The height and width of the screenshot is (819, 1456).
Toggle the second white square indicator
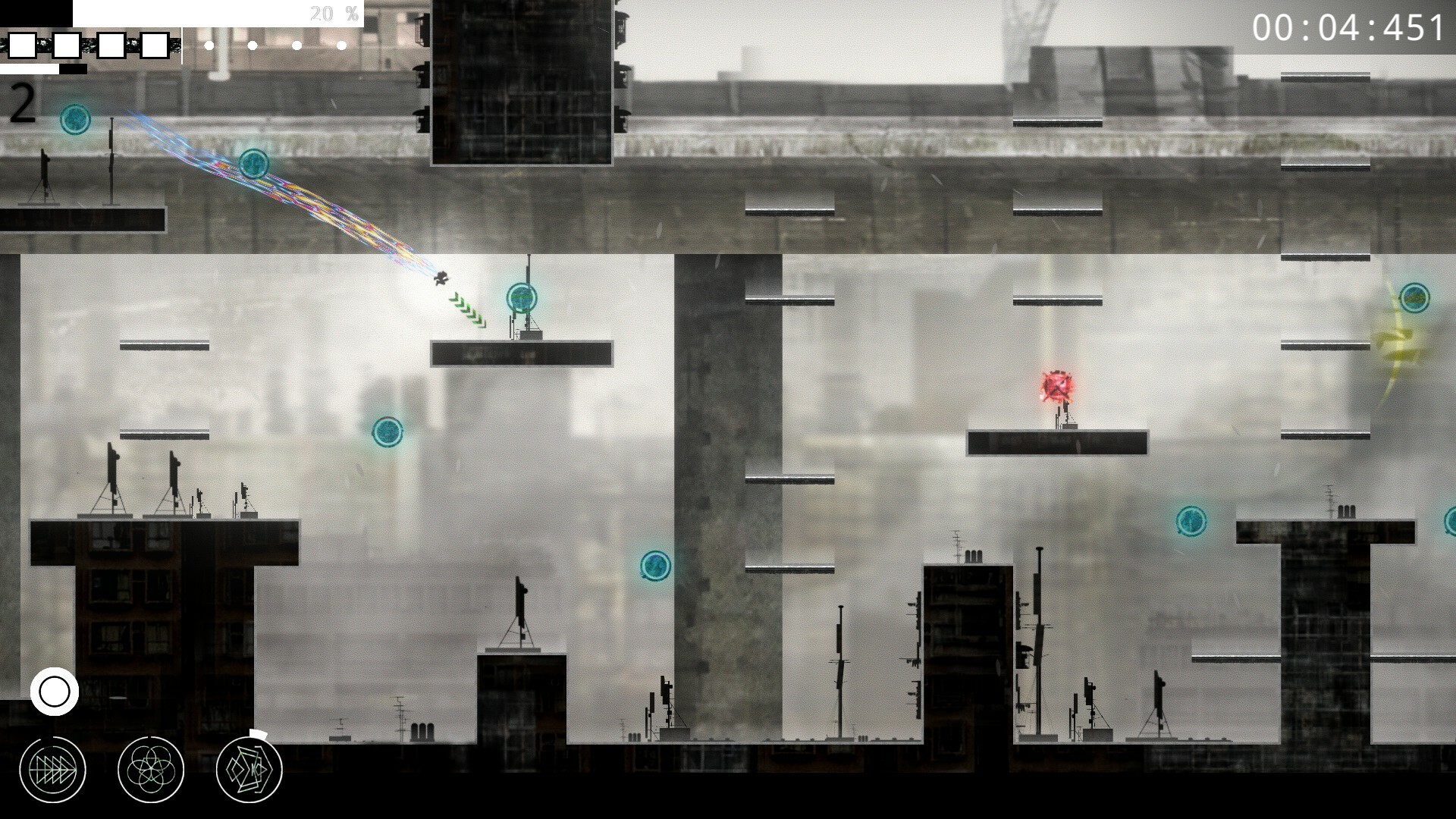pyautogui.click(x=65, y=45)
